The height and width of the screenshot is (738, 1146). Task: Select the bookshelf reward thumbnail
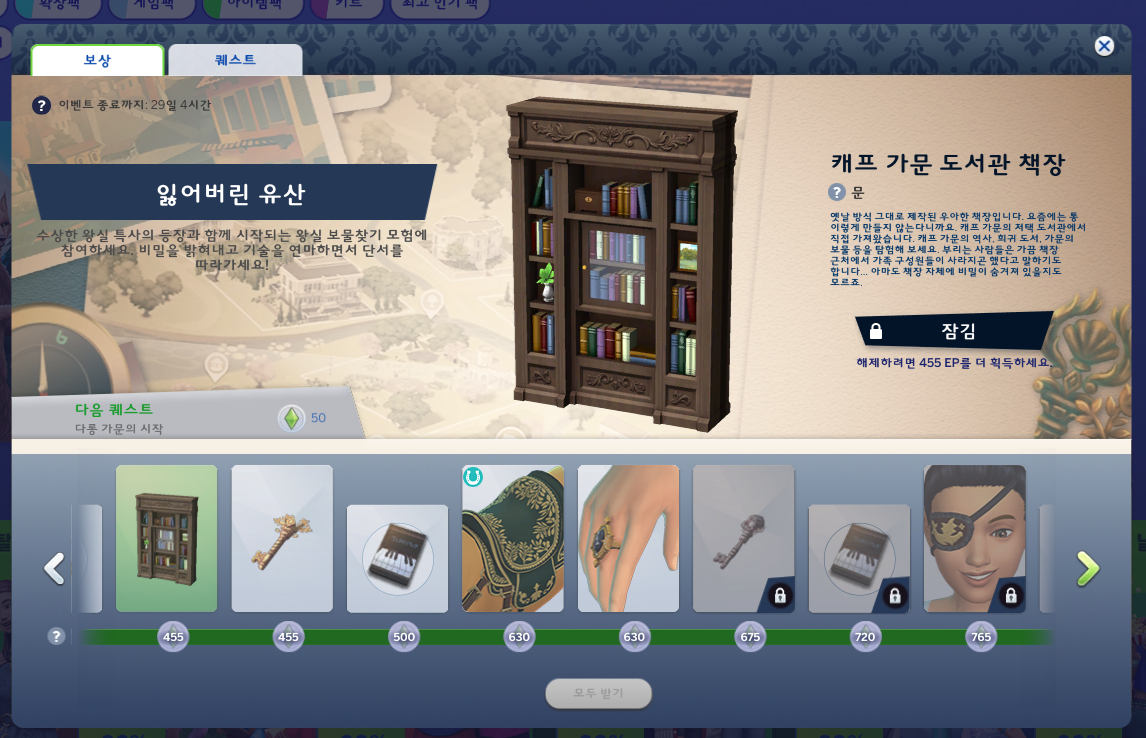[166, 538]
